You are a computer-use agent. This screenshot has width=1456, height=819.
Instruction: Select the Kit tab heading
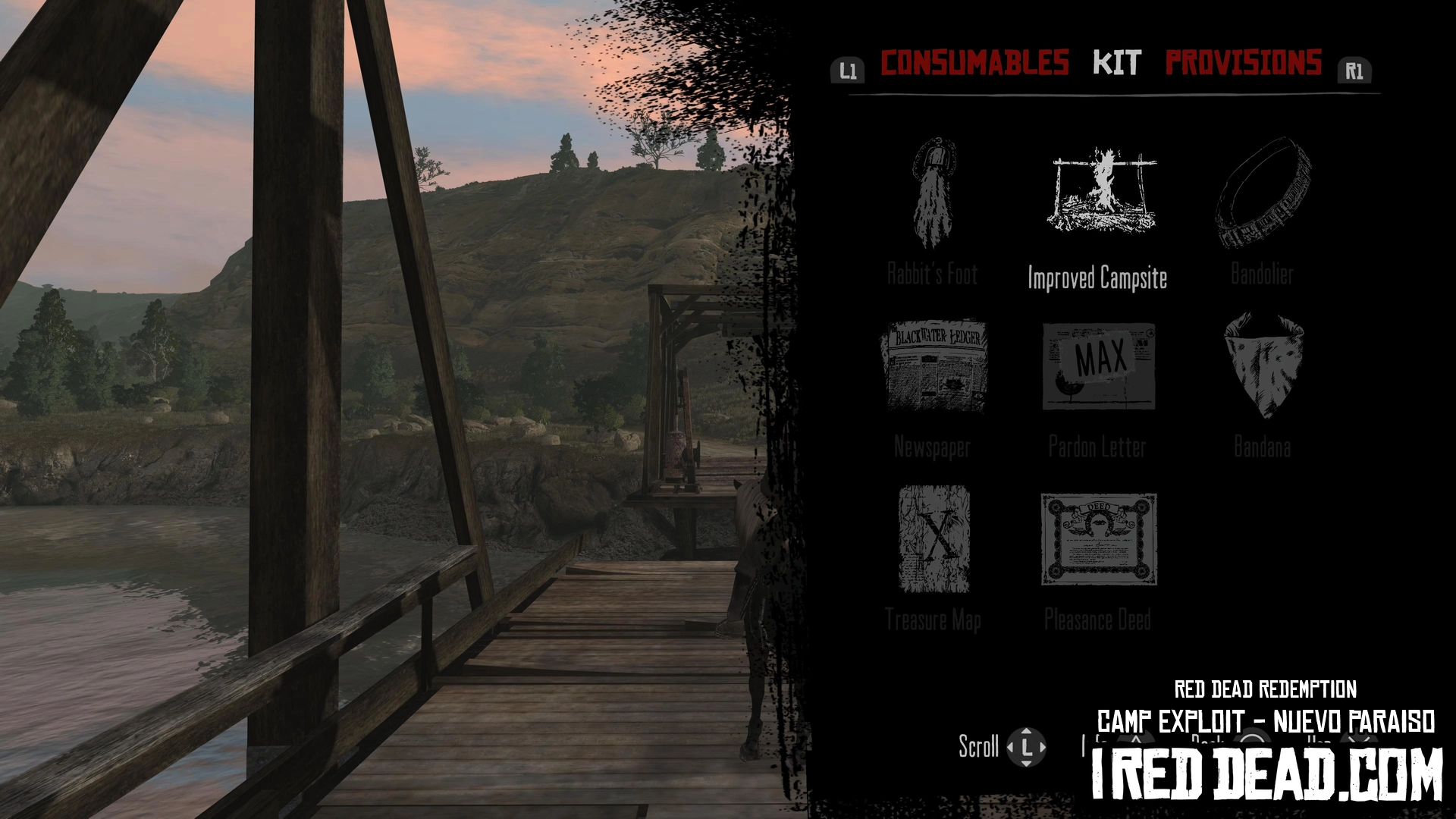[x=1116, y=63]
